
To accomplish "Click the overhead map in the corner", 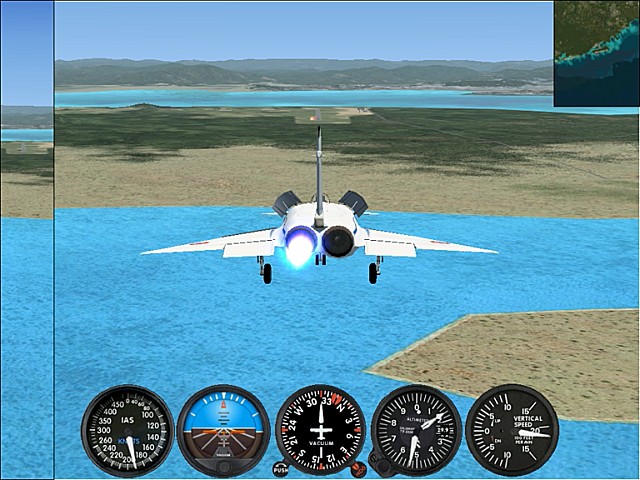I will [x=597, y=53].
